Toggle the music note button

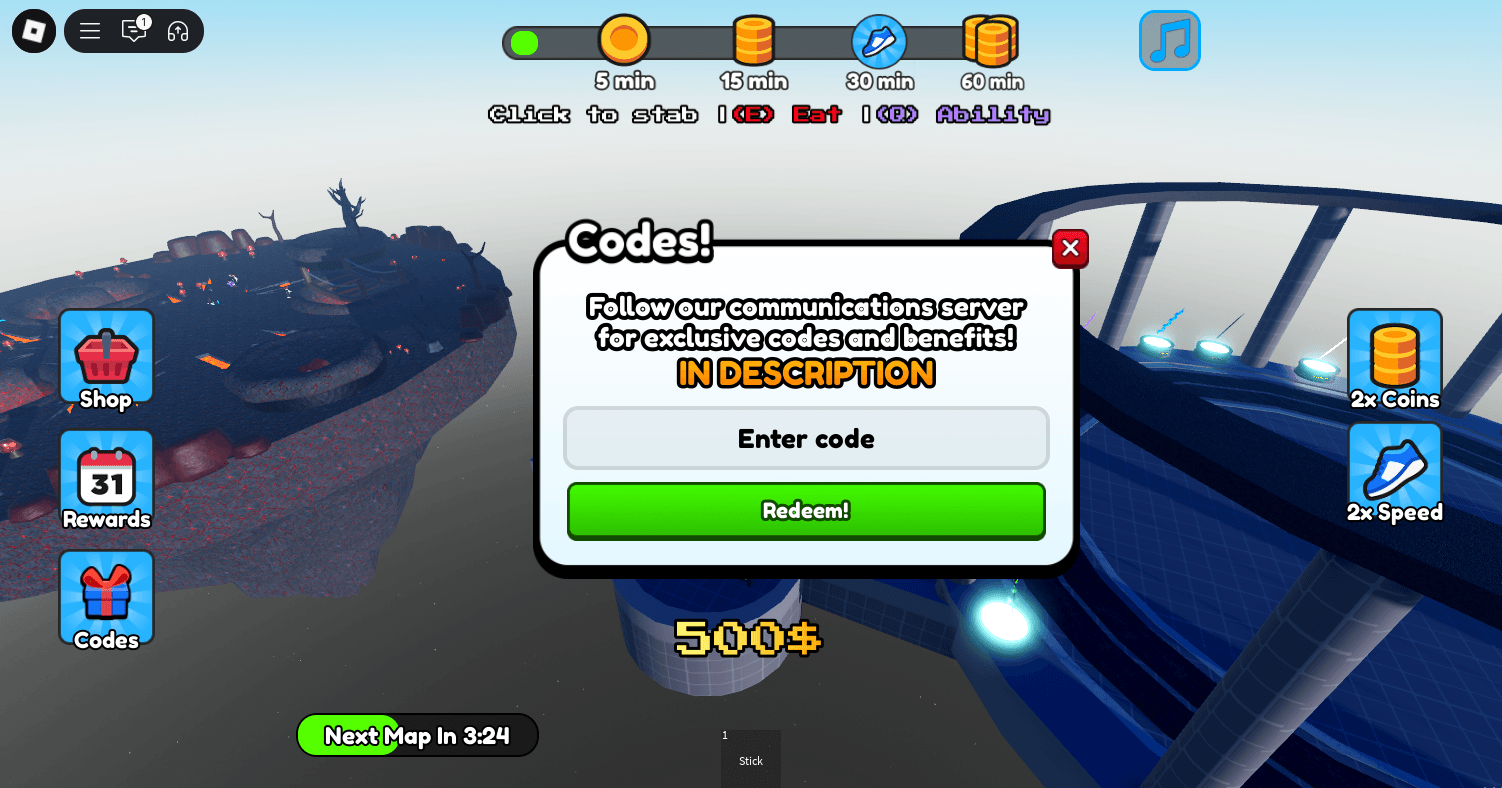(x=1169, y=40)
